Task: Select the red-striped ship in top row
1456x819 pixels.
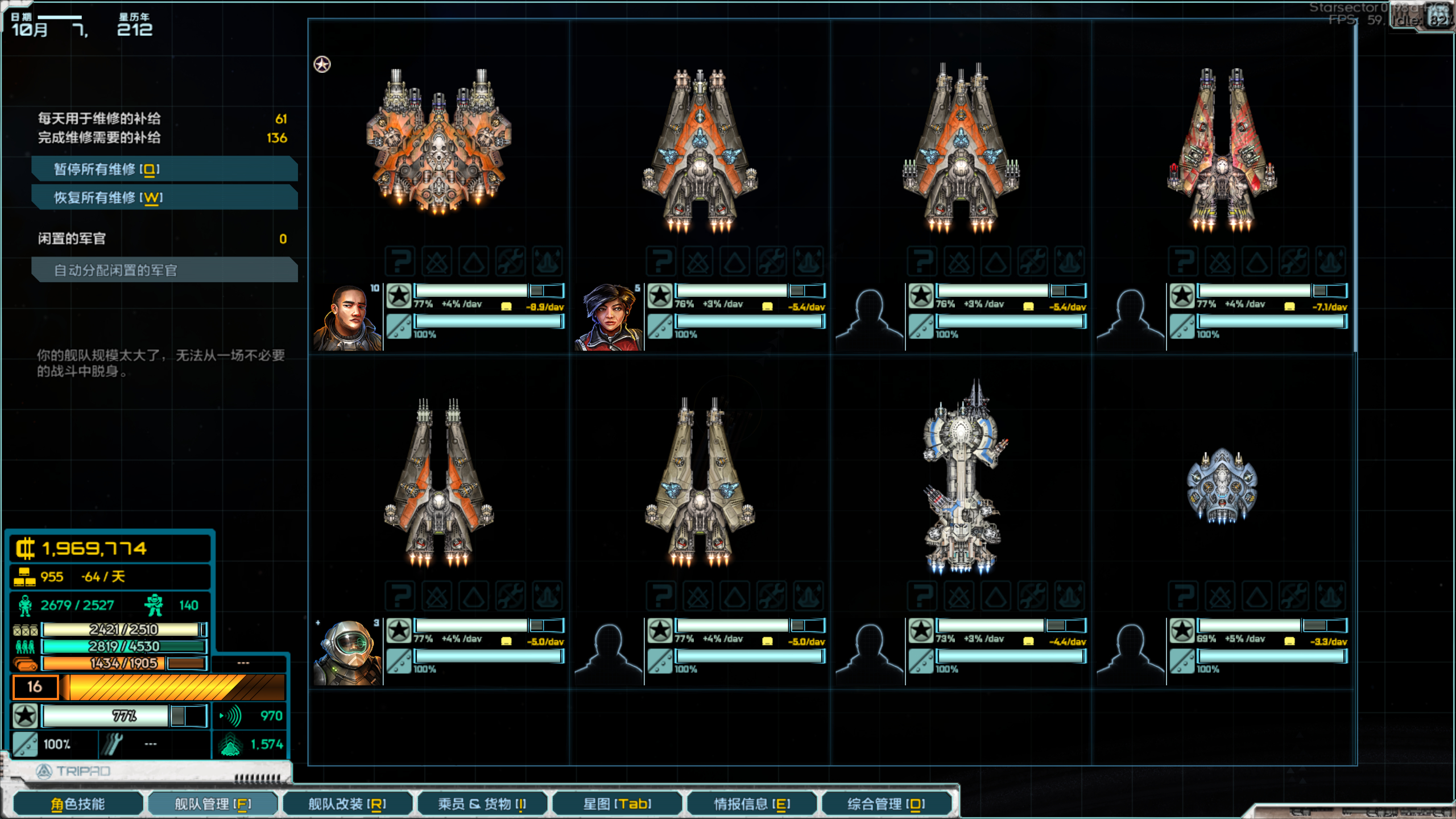Action: coord(1222,151)
